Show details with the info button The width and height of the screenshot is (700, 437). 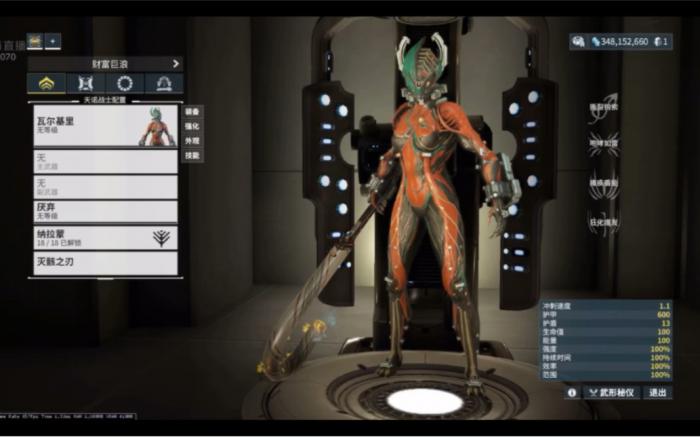tap(572, 393)
